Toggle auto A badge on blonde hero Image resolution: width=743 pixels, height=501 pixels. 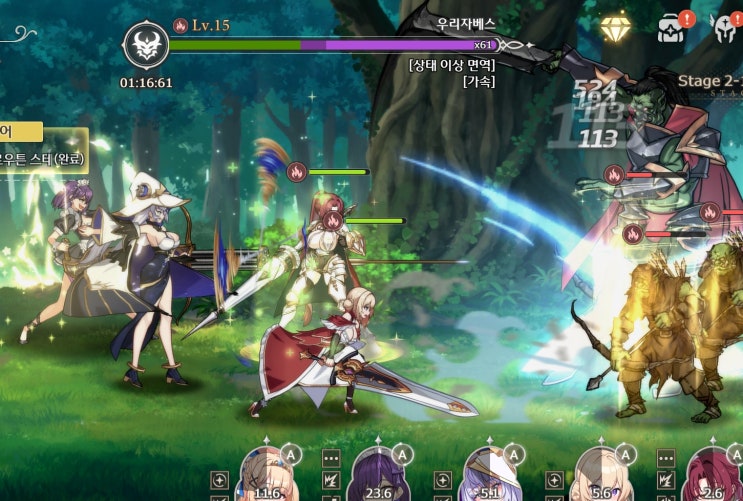point(291,454)
